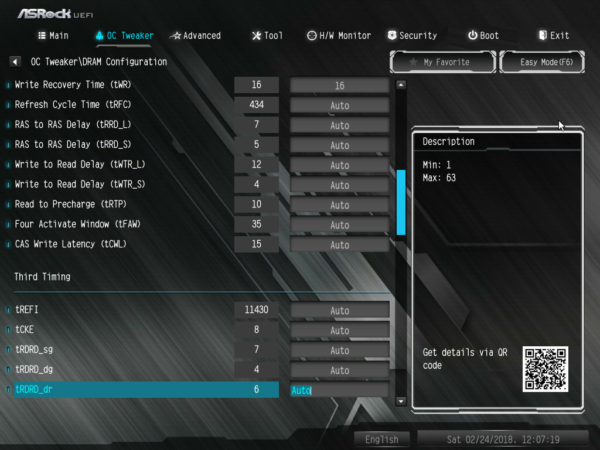
Task: Go to the H/W Monitor tab
Action: (338, 35)
